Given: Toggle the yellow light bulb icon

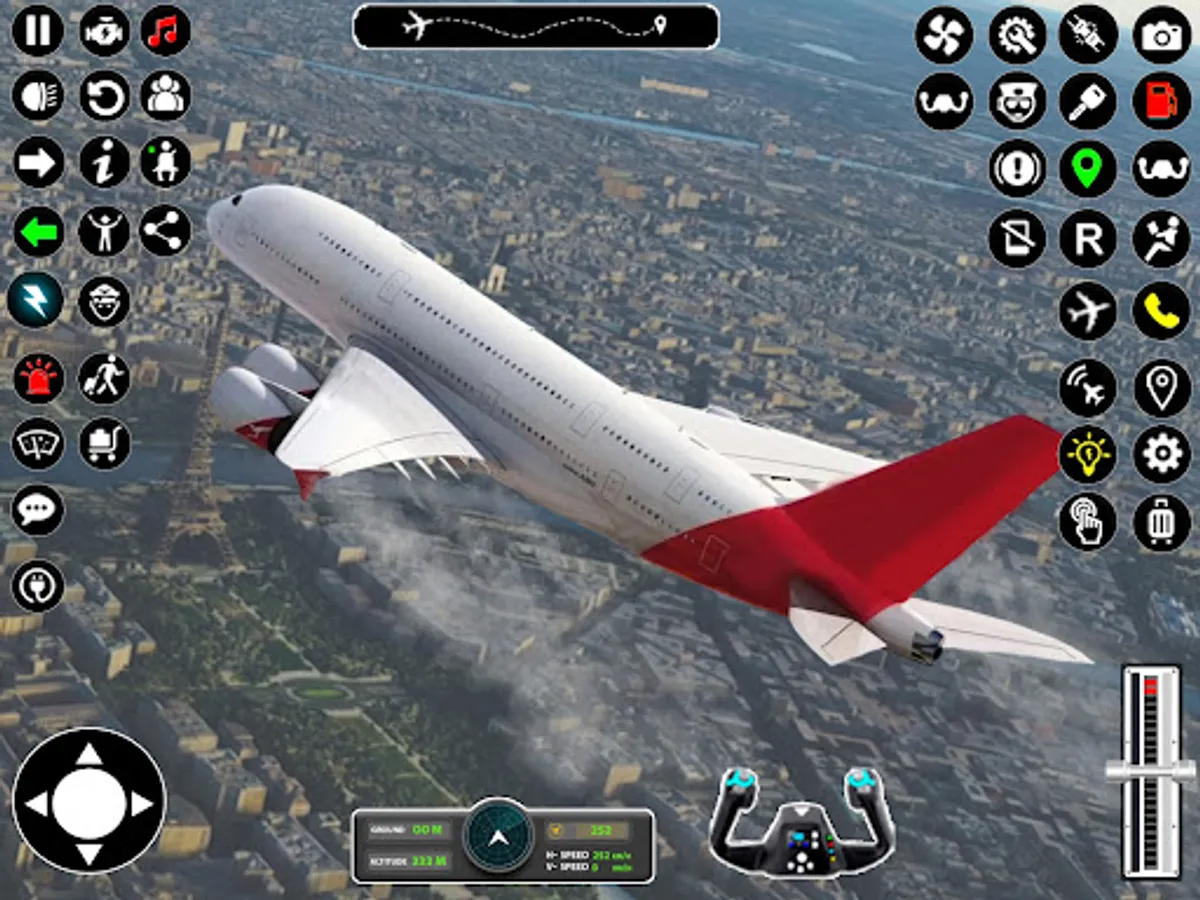Looking at the screenshot, I should (x=1088, y=455).
